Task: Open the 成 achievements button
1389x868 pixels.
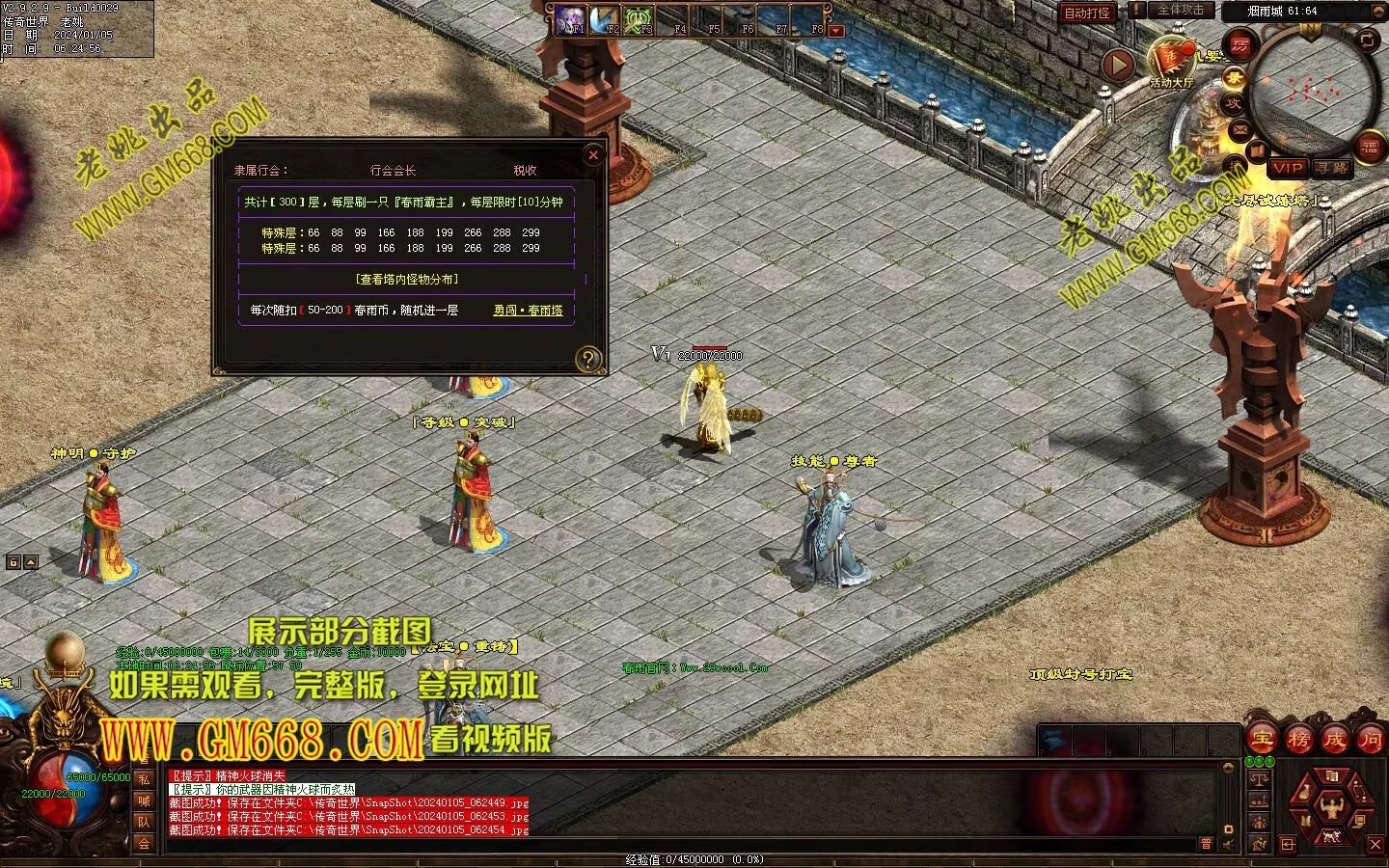Action: click(x=1334, y=739)
